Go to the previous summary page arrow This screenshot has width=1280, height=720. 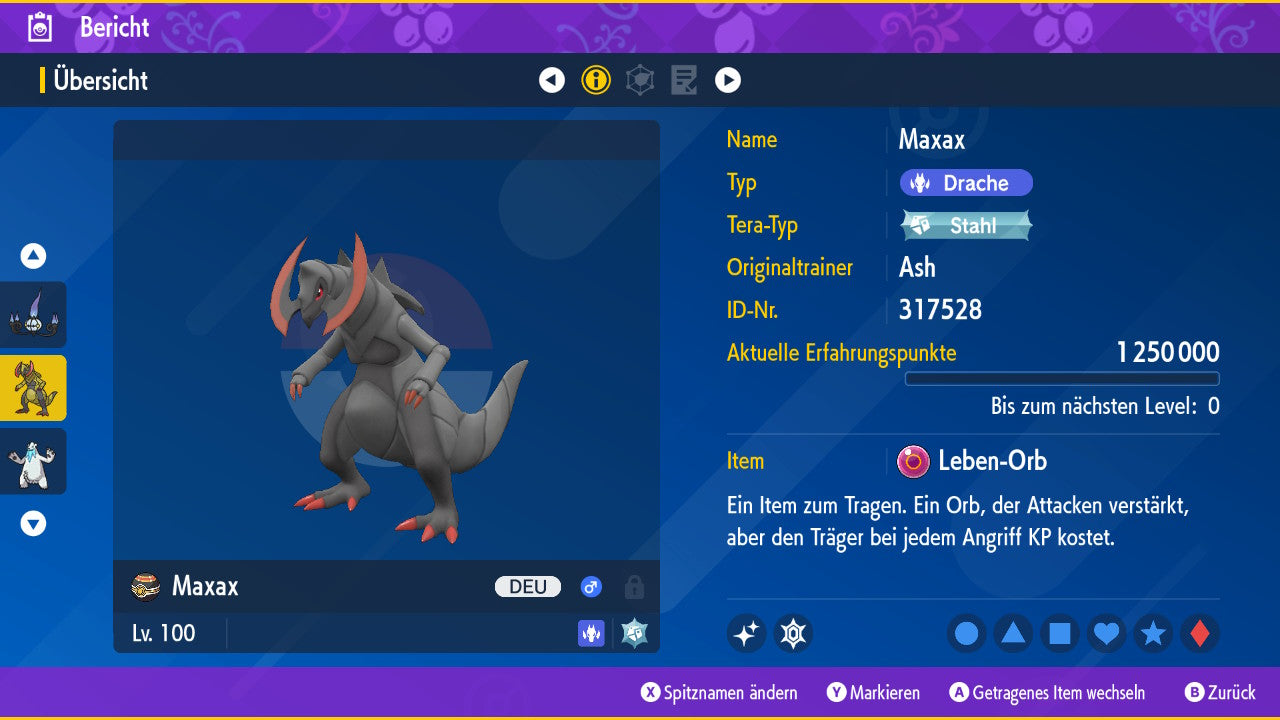[x=552, y=80]
